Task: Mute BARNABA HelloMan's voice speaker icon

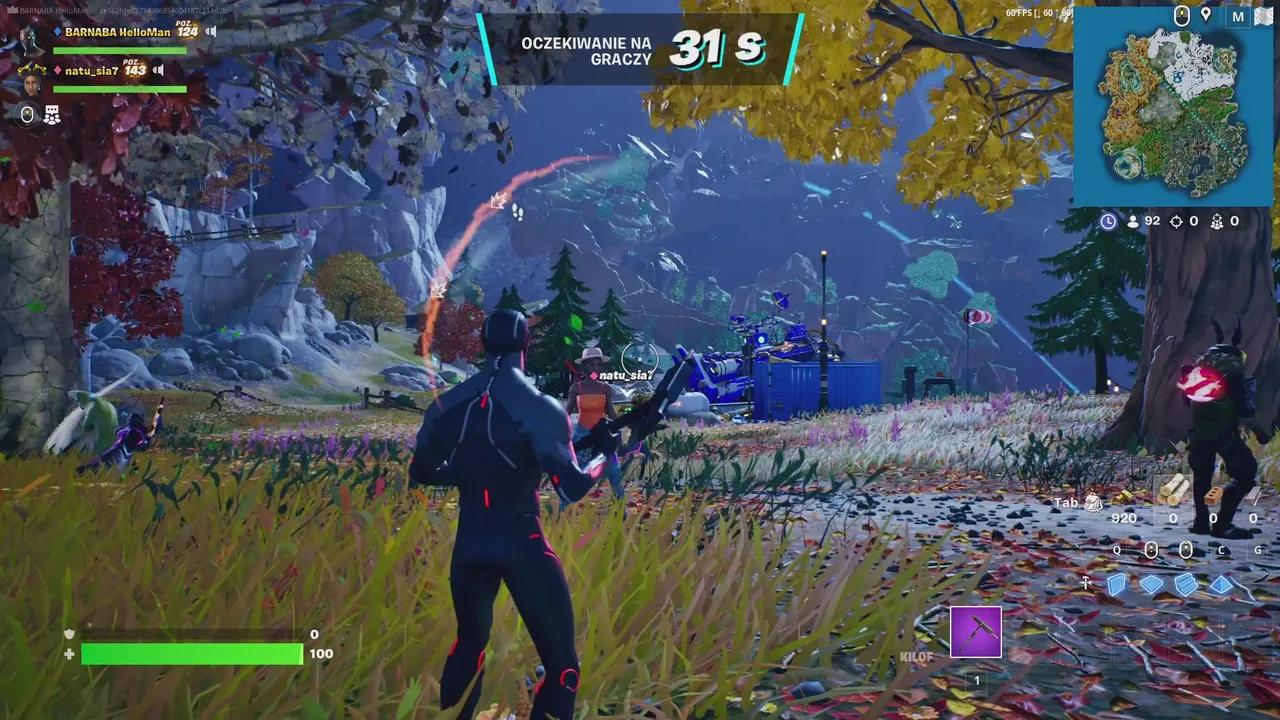Action: pyautogui.click(x=210, y=31)
